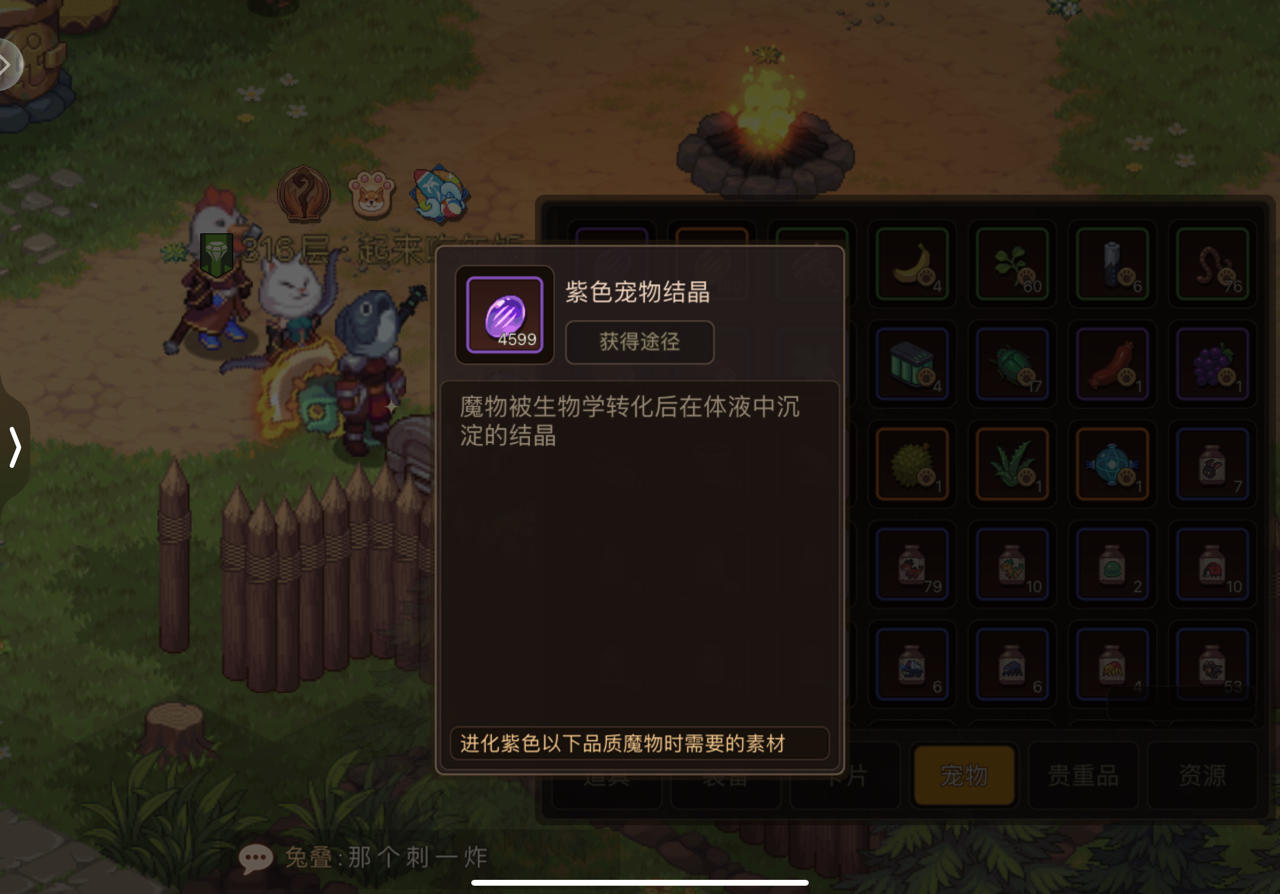
Task: Tap the green beetle item icon
Action: point(1011,364)
